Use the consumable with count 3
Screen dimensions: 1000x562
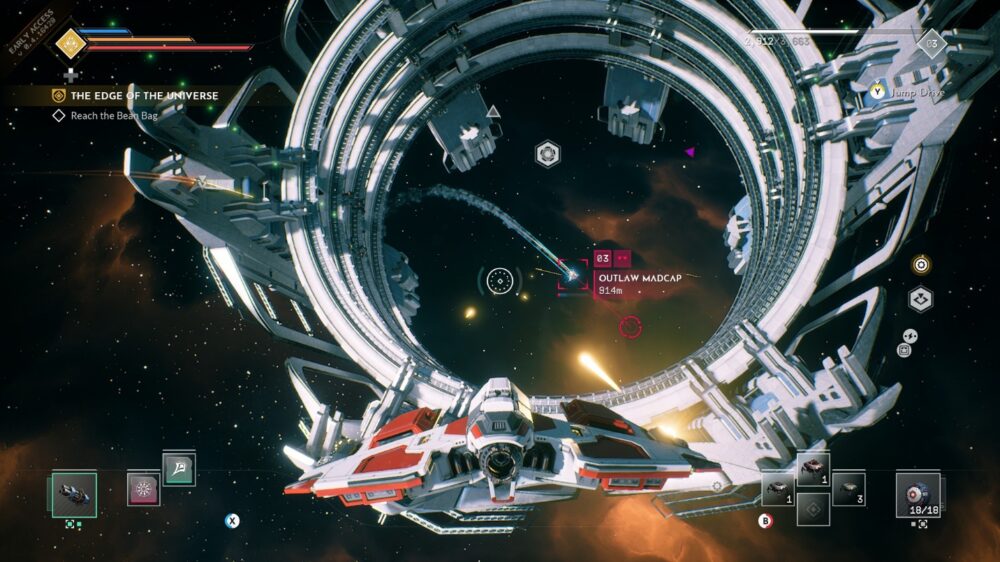pyautogui.click(x=848, y=487)
